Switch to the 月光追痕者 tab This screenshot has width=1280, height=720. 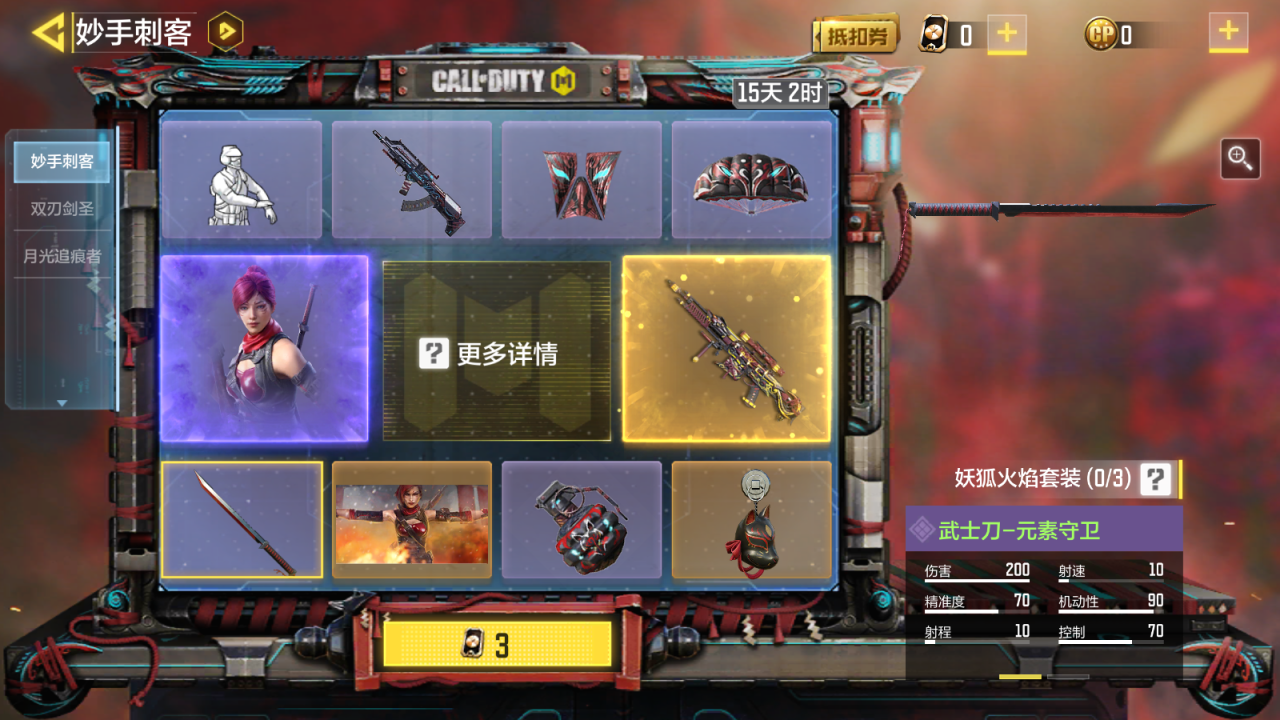click(x=62, y=256)
